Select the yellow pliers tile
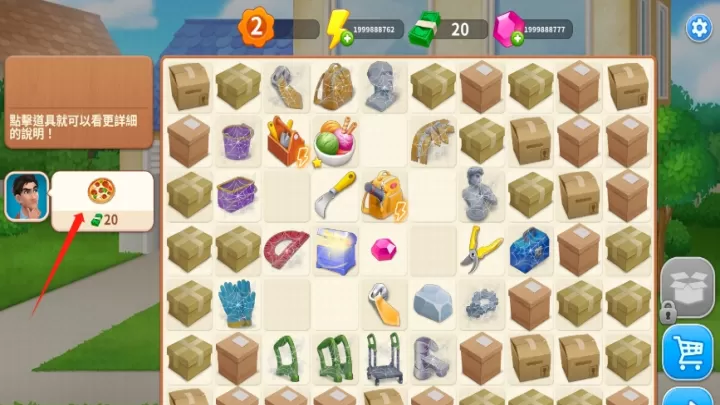 [481, 247]
